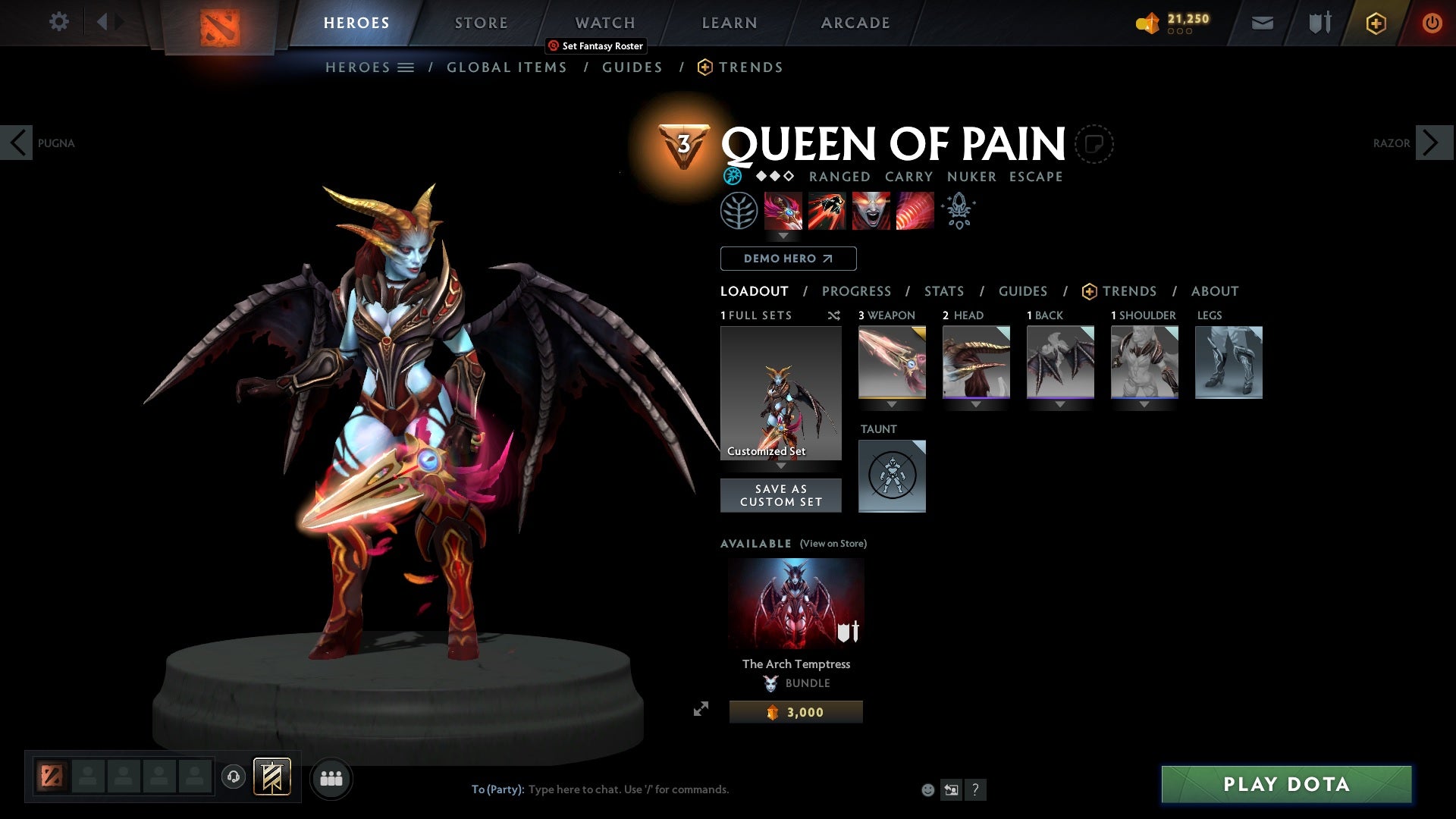The height and width of the screenshot is (819, 1456).
Task: Expand the head slot style dropdown arrow
Action: click(976, 404)
